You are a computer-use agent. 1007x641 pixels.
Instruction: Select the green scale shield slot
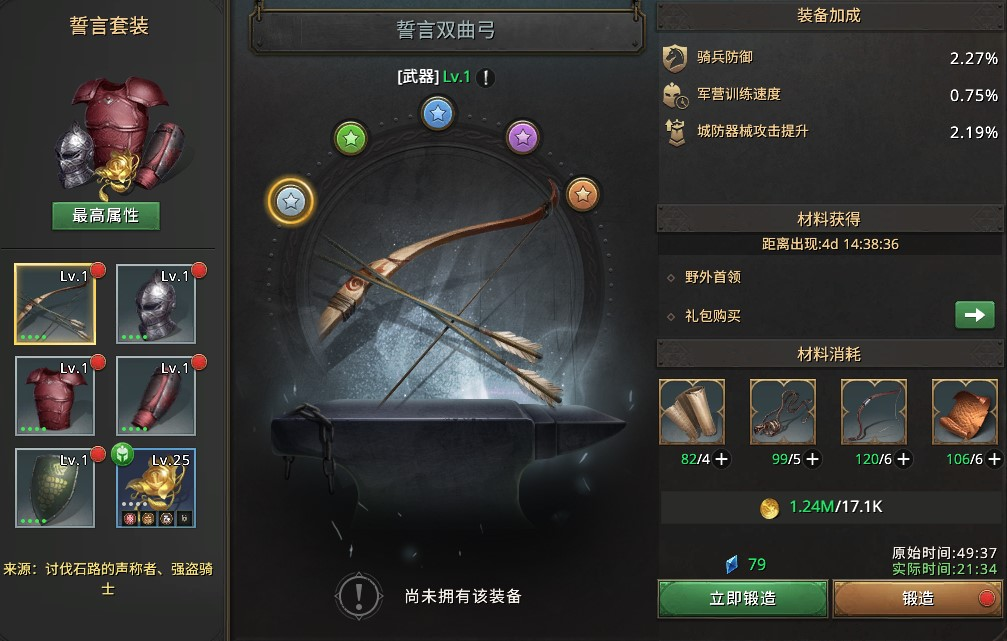[55, 487]
